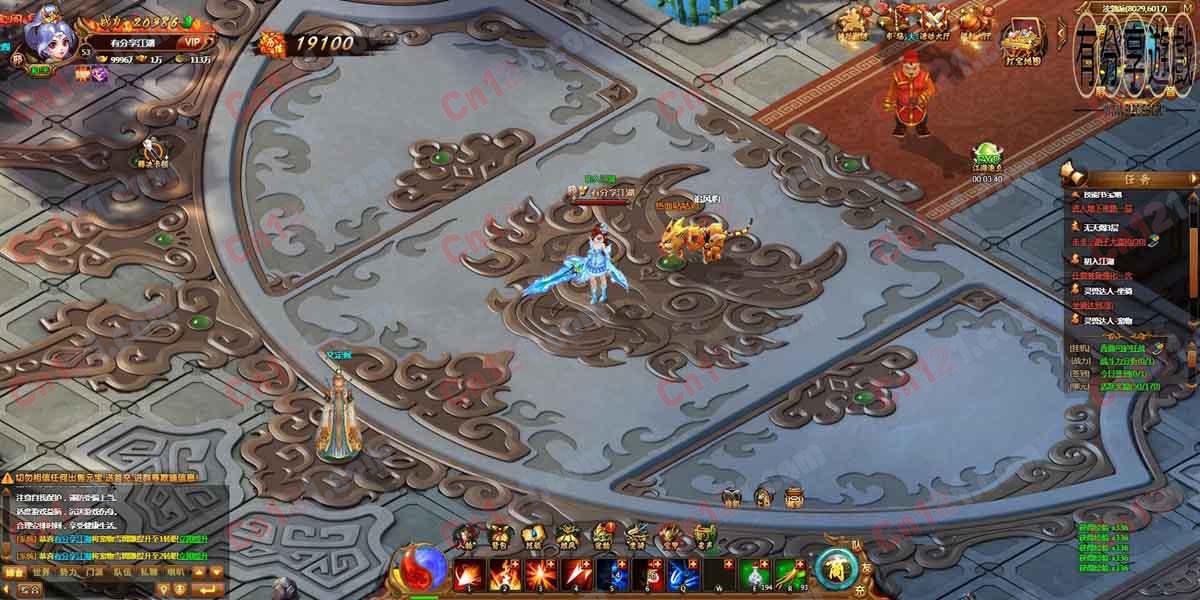Switch chat to the 世界 channel tab
The image size is (1200, 600).
coord(41,572)
